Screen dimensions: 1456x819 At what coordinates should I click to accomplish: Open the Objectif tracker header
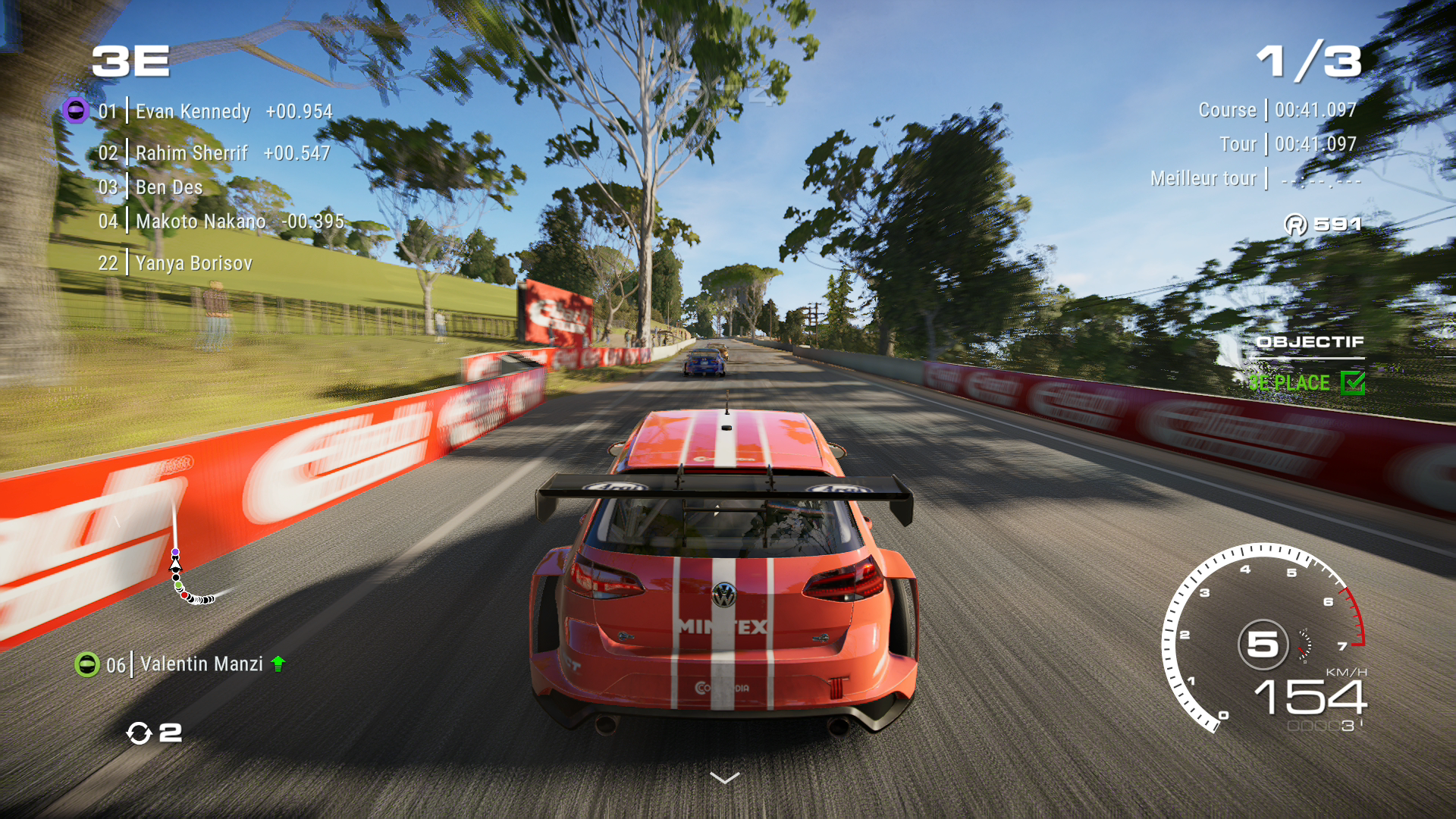pyautogui.click(x=1310, y=342)
